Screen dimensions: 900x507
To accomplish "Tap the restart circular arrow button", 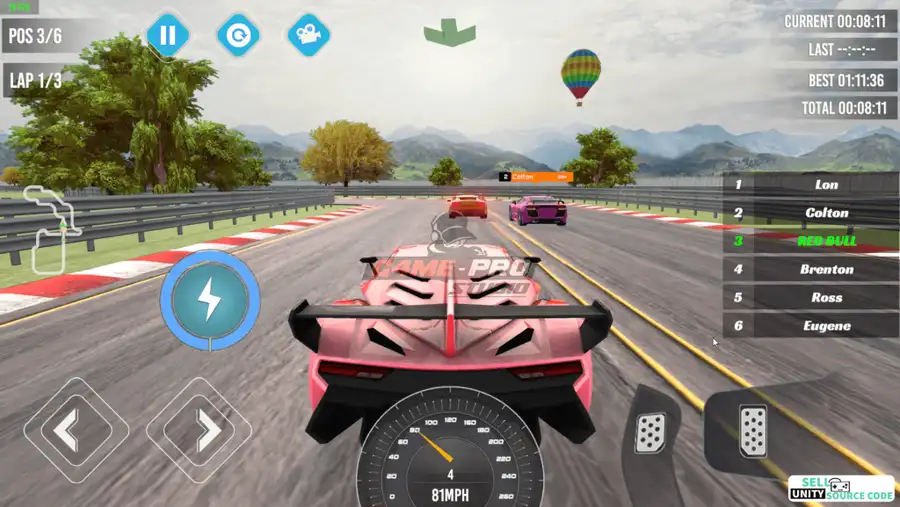I will [238, 36].
